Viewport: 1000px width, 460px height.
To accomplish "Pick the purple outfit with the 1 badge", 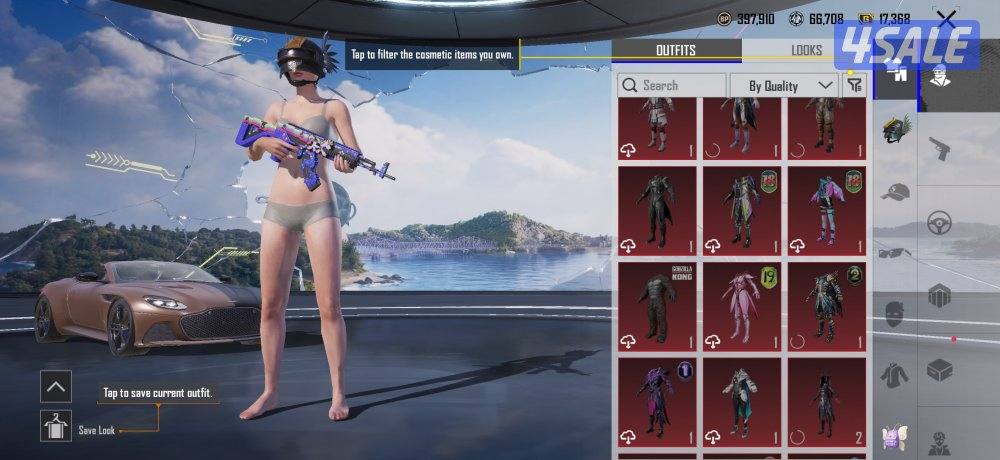I will (657, 399).
